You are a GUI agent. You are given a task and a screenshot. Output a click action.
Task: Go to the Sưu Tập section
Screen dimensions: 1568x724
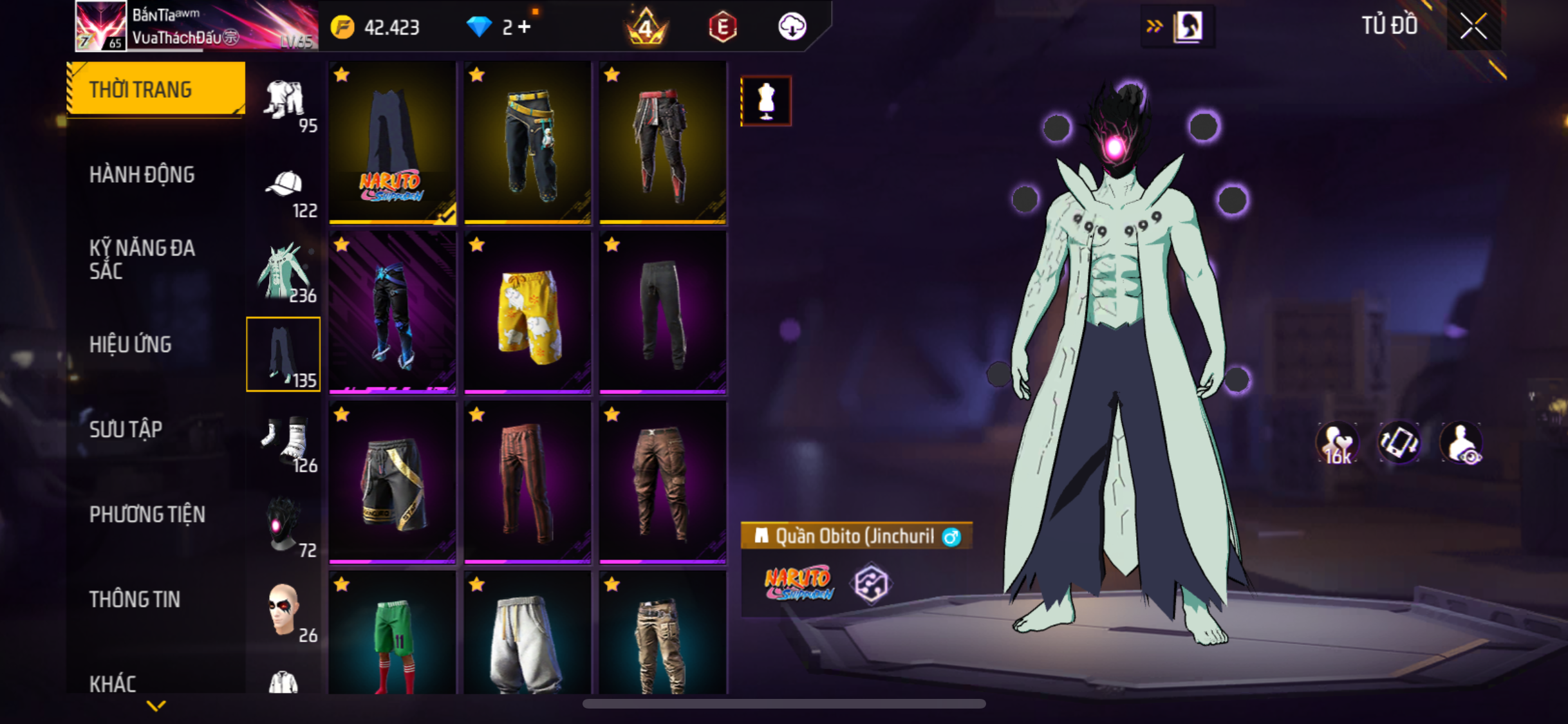click(126, 429)
